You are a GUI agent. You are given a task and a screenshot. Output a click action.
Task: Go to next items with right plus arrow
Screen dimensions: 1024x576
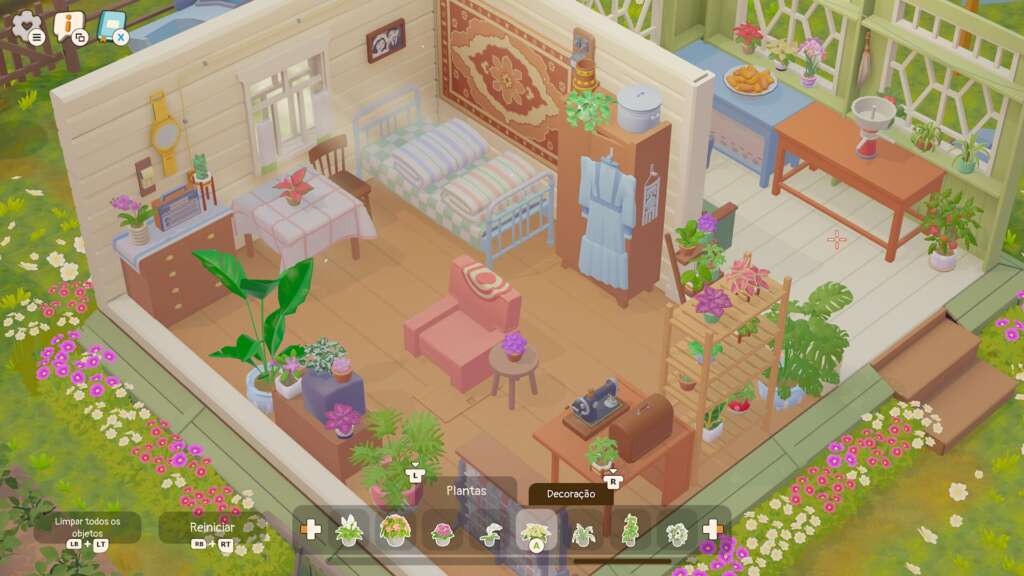coord(713,529)
